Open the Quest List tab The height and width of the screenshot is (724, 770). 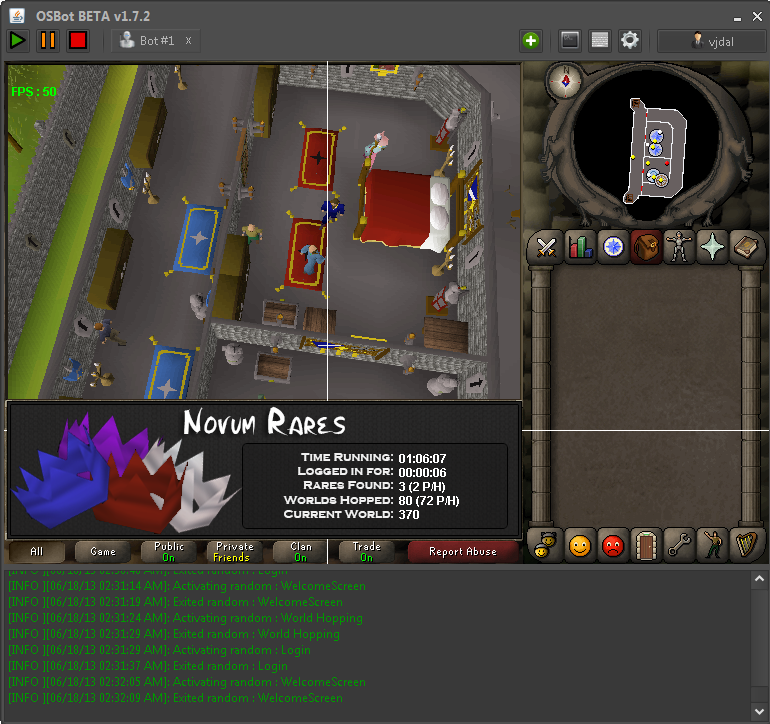[613, 247]
